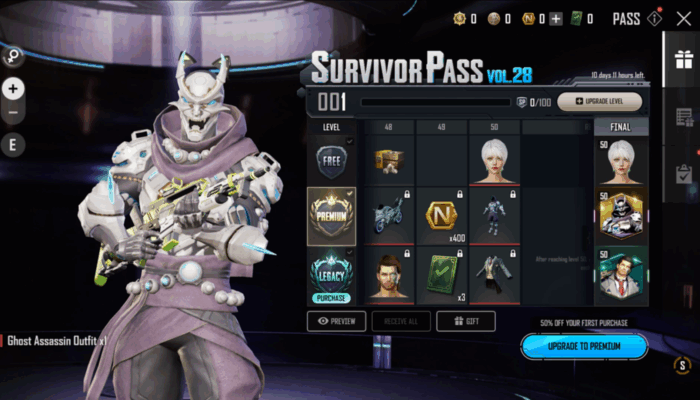
Task: Switch to the list side tab
Action: (684, 117)
